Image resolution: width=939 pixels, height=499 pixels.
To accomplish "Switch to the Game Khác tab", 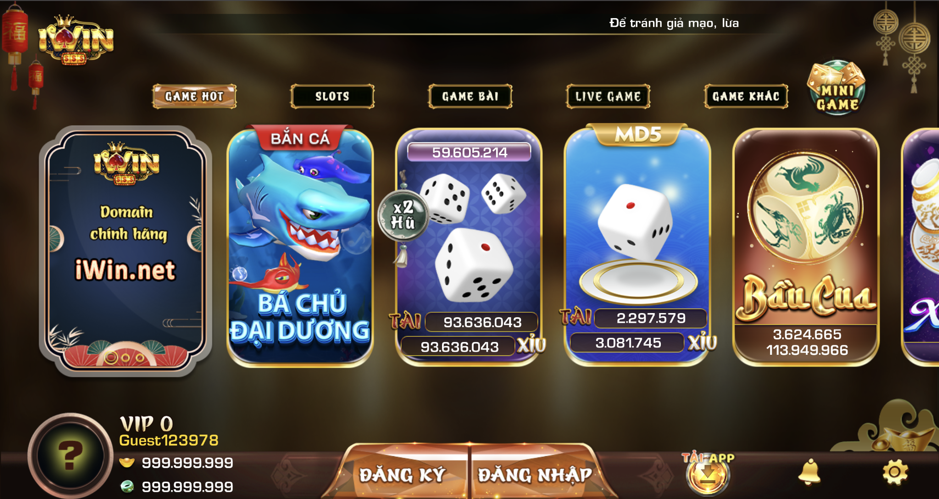I will pyautogui.click(x=745, y=96).
